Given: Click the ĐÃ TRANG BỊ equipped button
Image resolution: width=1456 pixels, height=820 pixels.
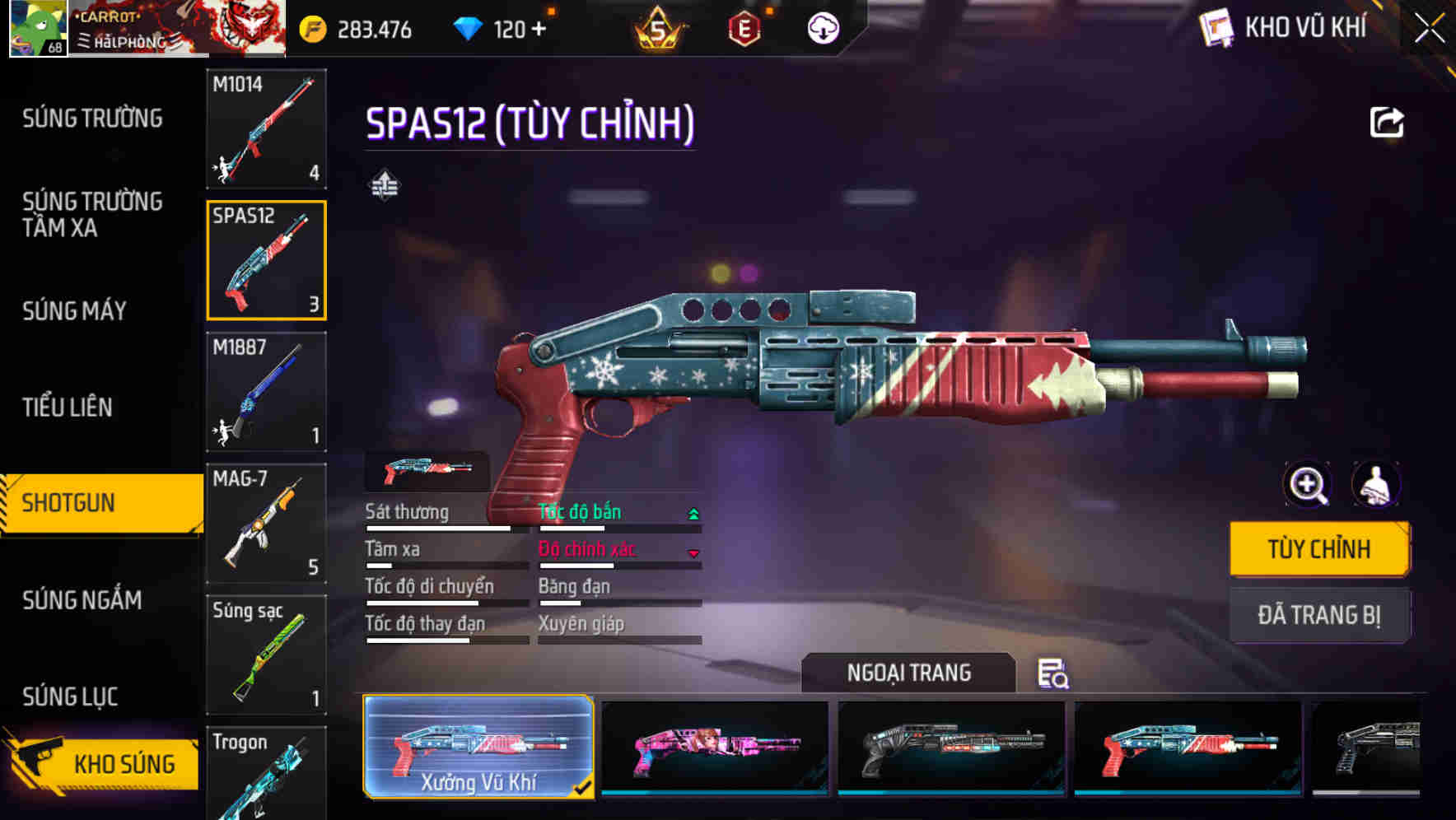Looking at the screenshot, I should (x=1318, y=615).
